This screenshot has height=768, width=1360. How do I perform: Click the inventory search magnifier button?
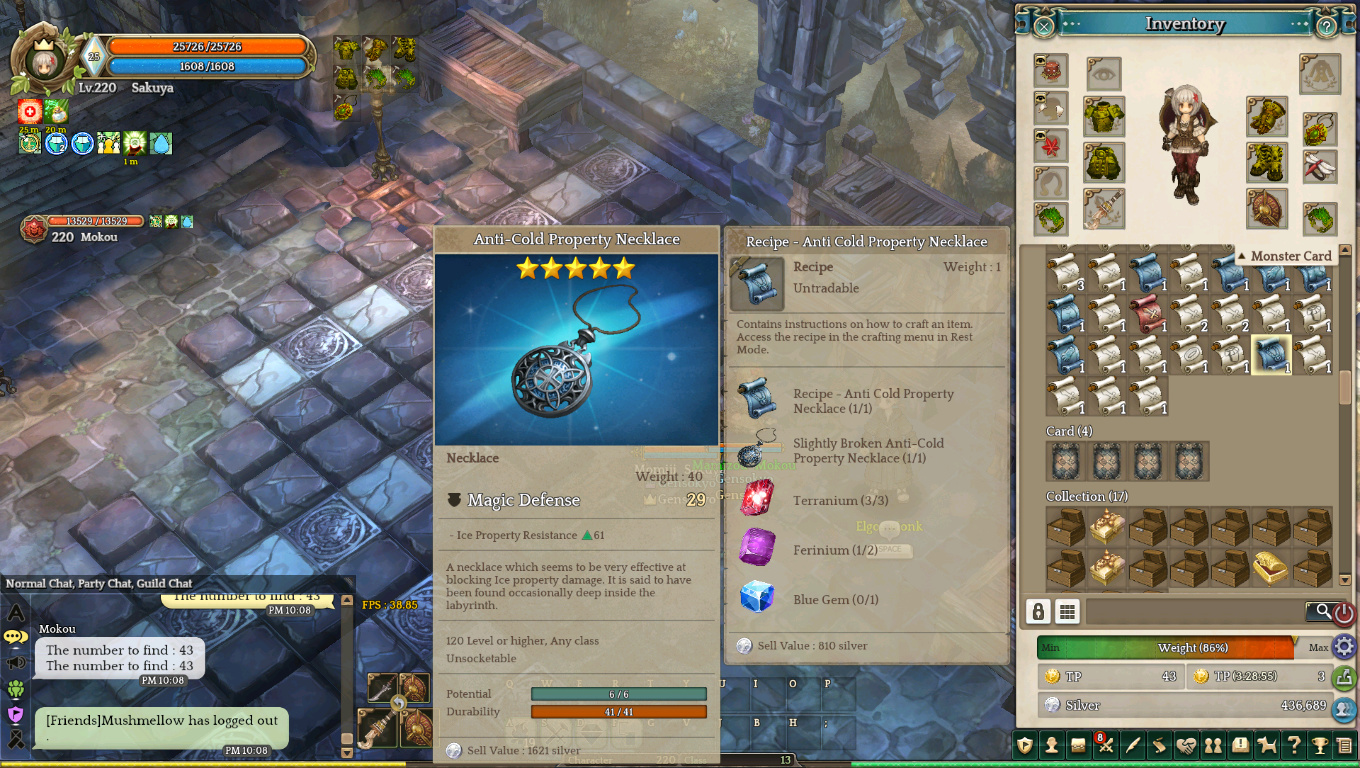pos(1322,611)
